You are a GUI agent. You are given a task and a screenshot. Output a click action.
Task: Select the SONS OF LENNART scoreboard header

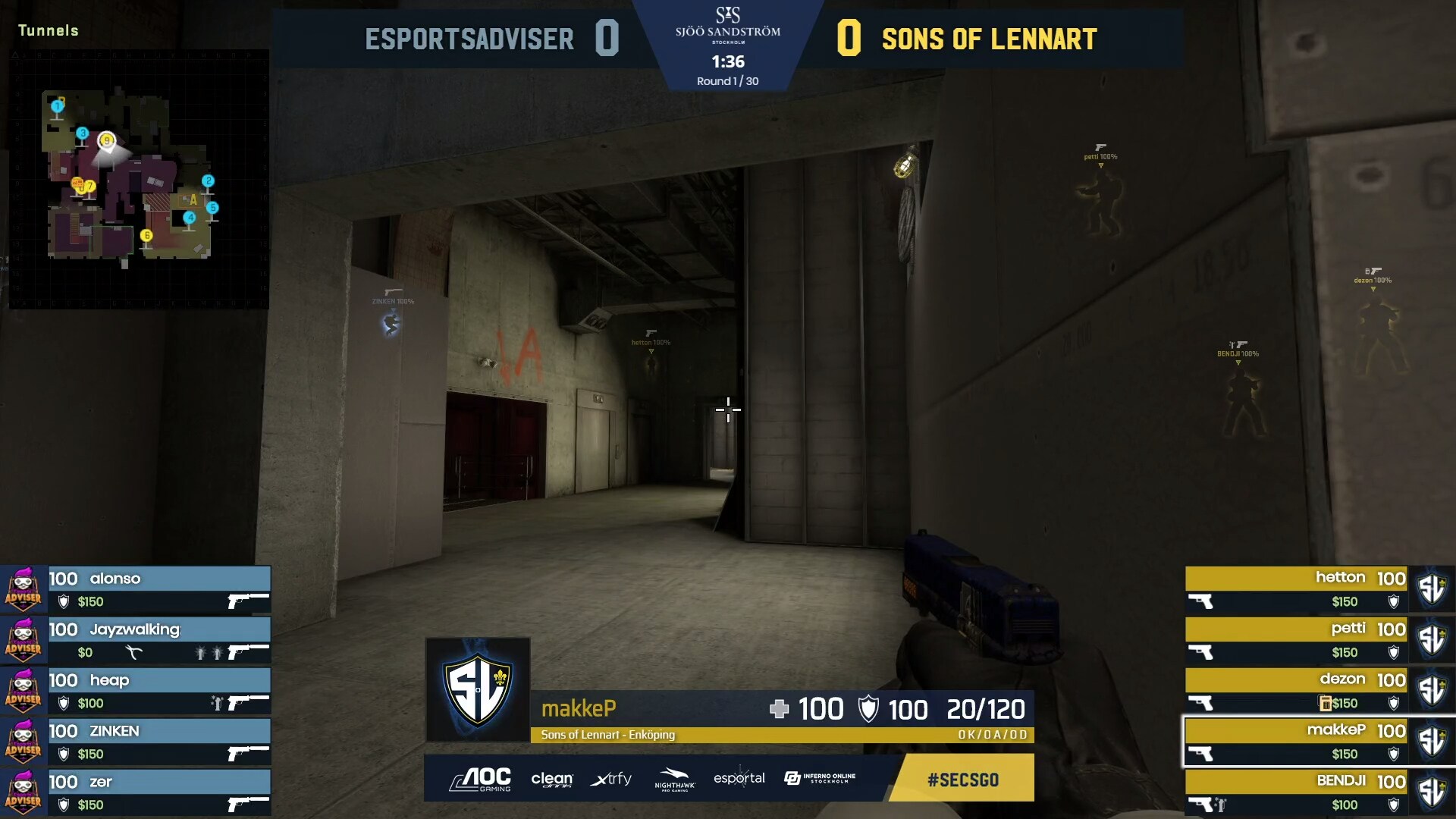987,39
